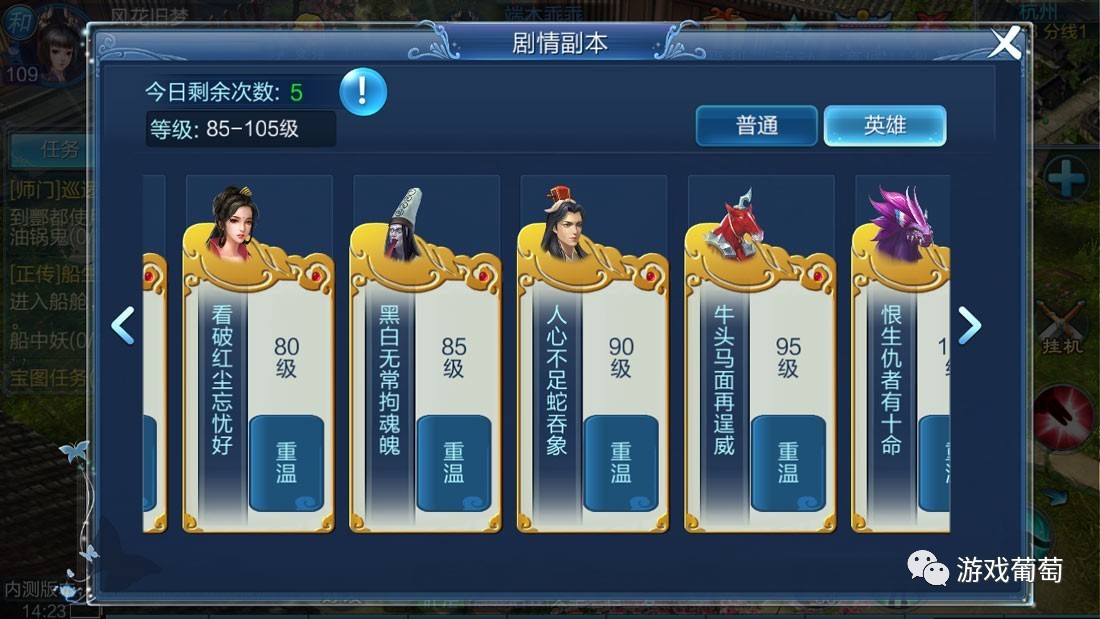This screenshot has height=619, width=1100.
Task: Select the 英雄 difficulty tab
Action: point(885,126)
